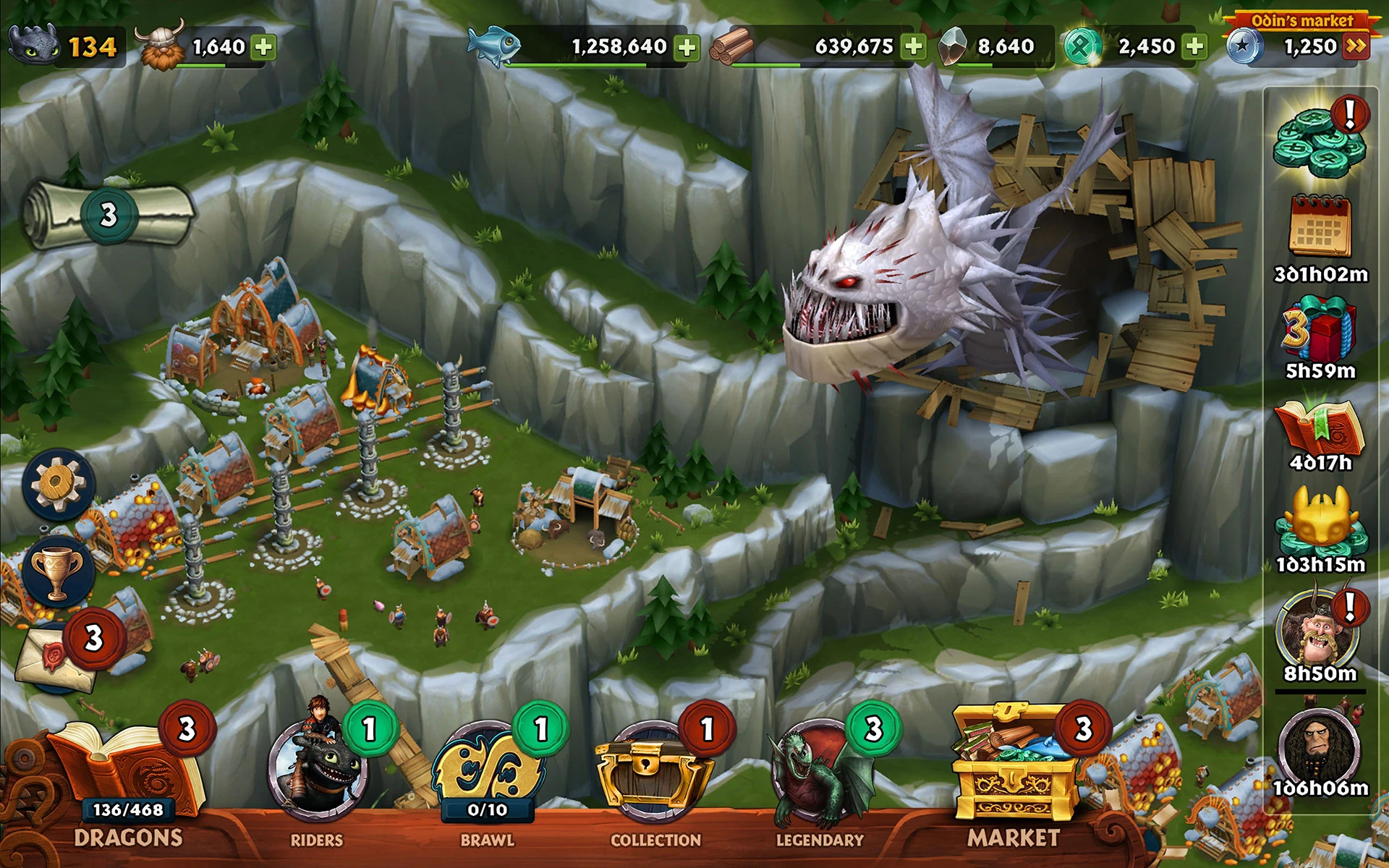The height and width of the screenshot is (868, 1389).
Task: Open the gear settings button
Action: click(58, 484)
